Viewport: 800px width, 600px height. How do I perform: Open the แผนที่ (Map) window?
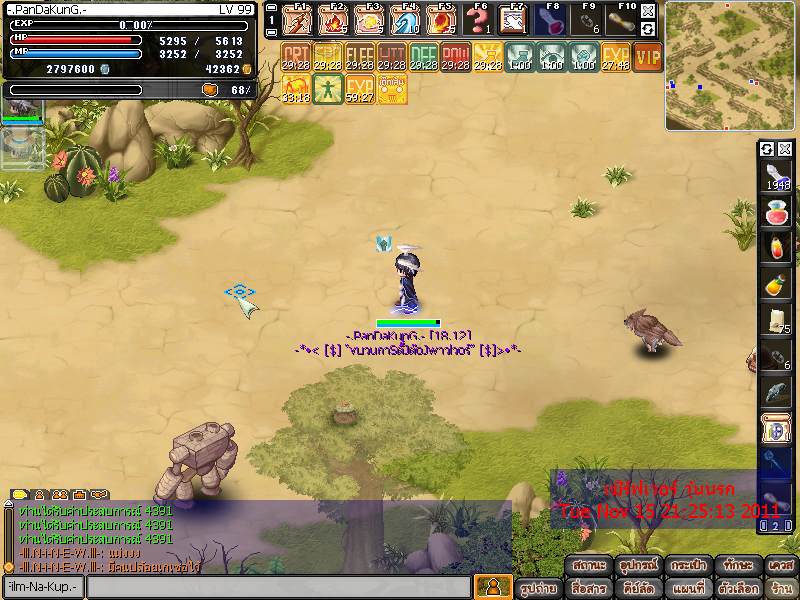click(688, 589)
